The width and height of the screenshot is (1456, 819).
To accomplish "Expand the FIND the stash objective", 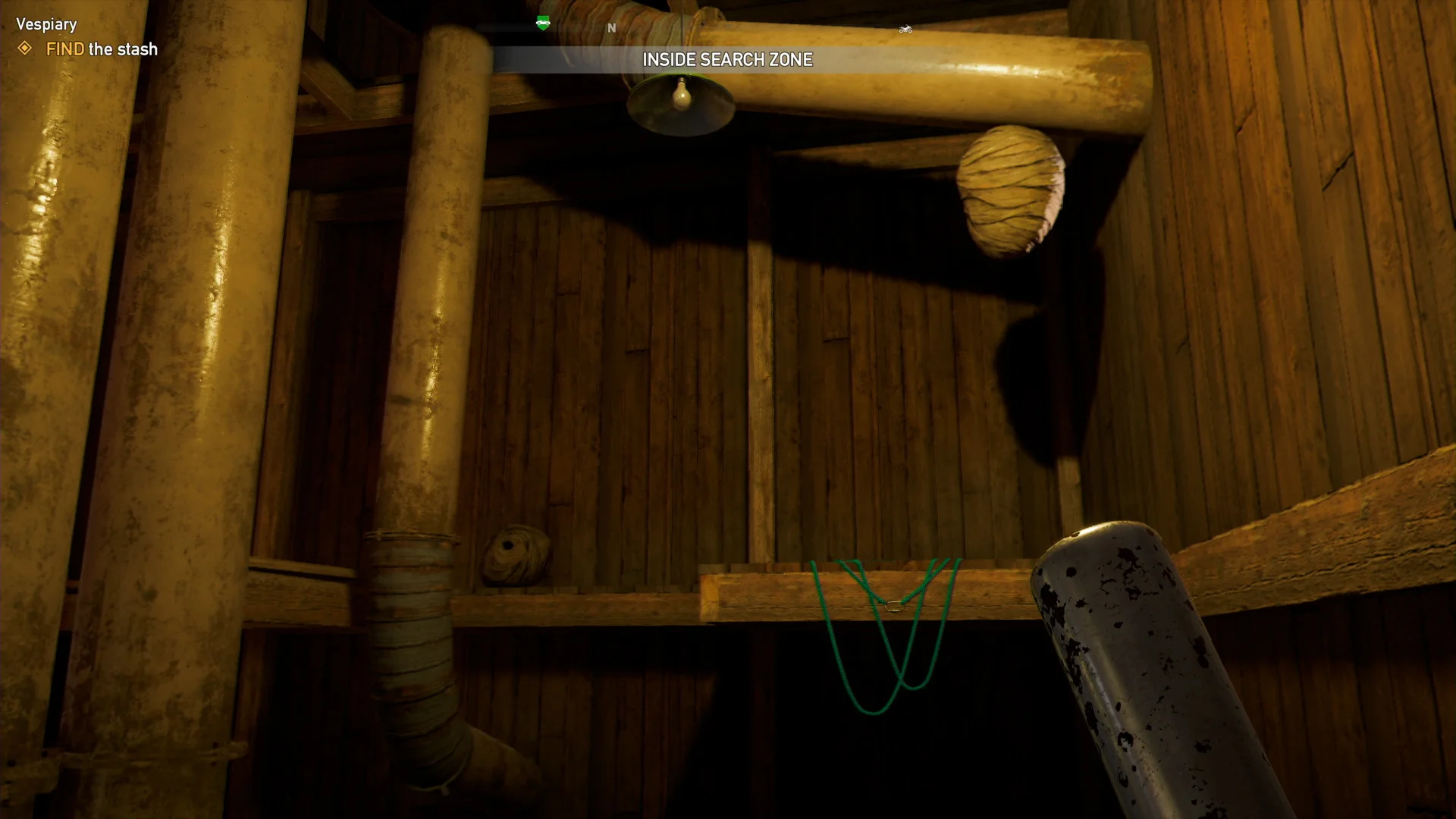I will point(101,50).
